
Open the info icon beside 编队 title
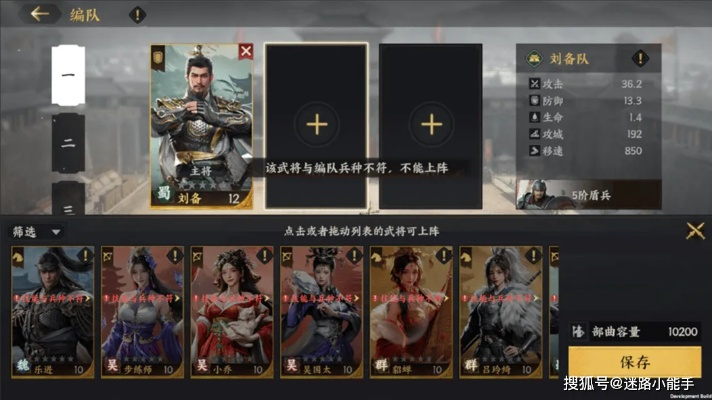pos(136,15)
